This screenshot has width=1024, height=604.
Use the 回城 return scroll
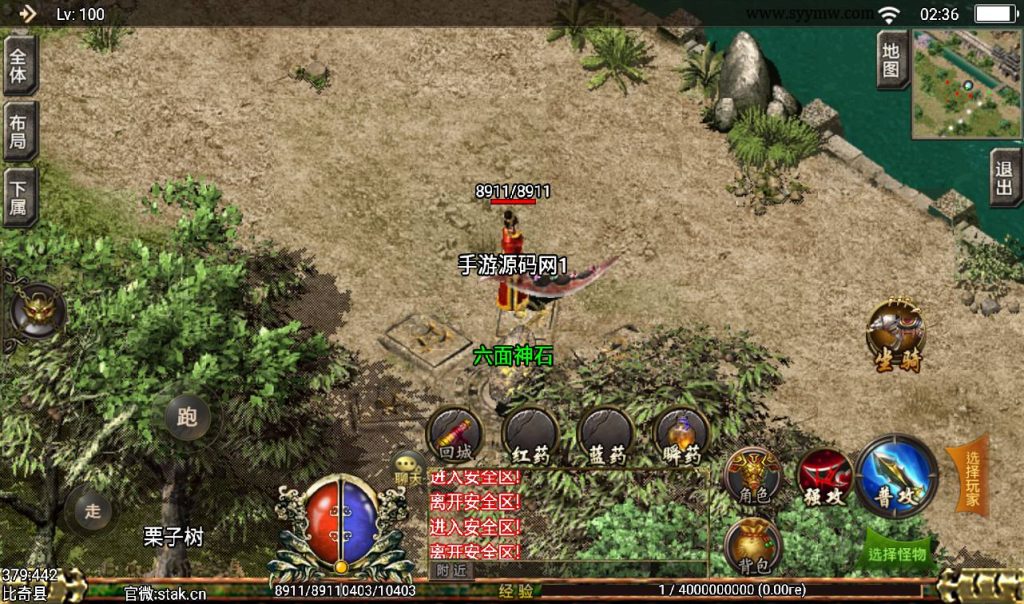[455, 436]
